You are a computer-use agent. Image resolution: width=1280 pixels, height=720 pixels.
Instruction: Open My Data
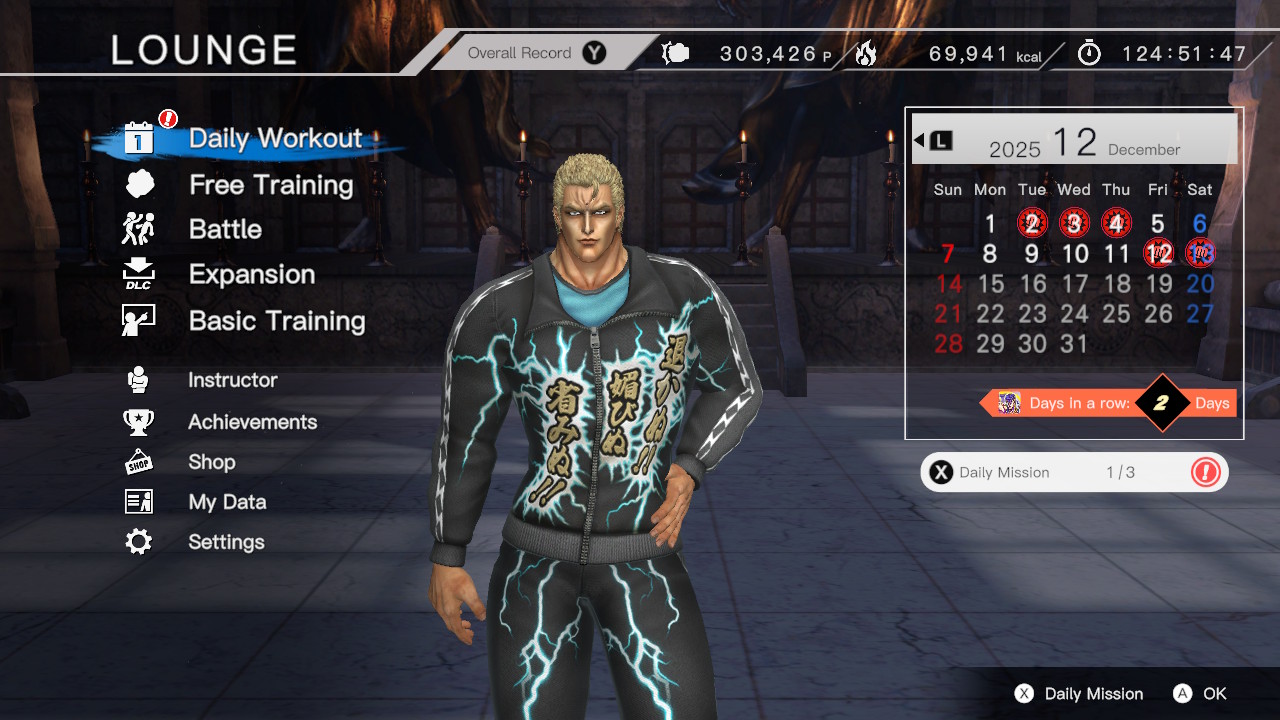pos(227,502)
